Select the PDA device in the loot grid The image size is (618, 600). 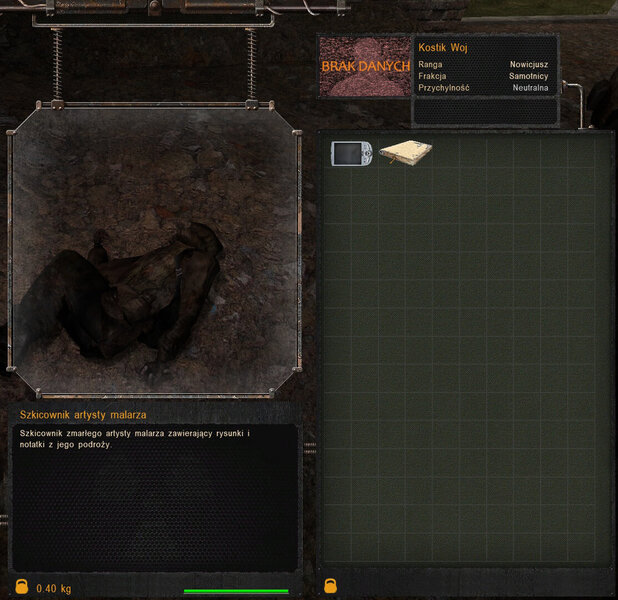[x=351, y=153]
